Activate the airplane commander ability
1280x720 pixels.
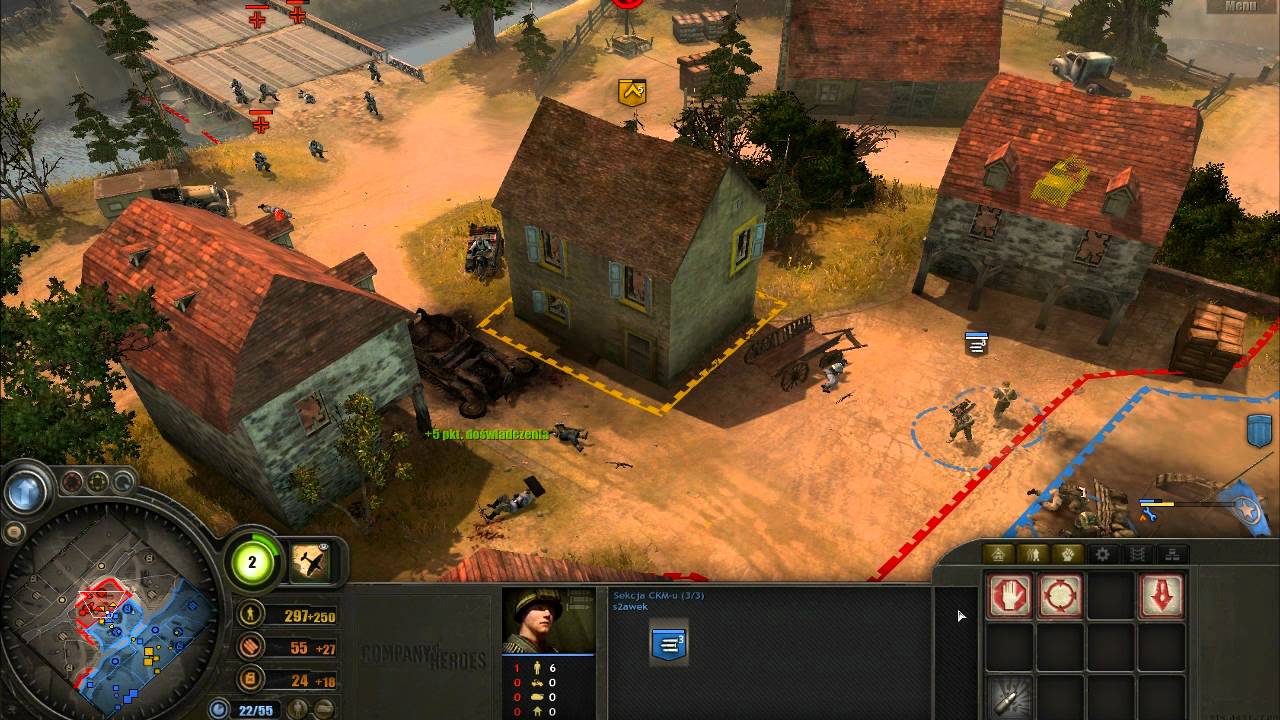311,562
